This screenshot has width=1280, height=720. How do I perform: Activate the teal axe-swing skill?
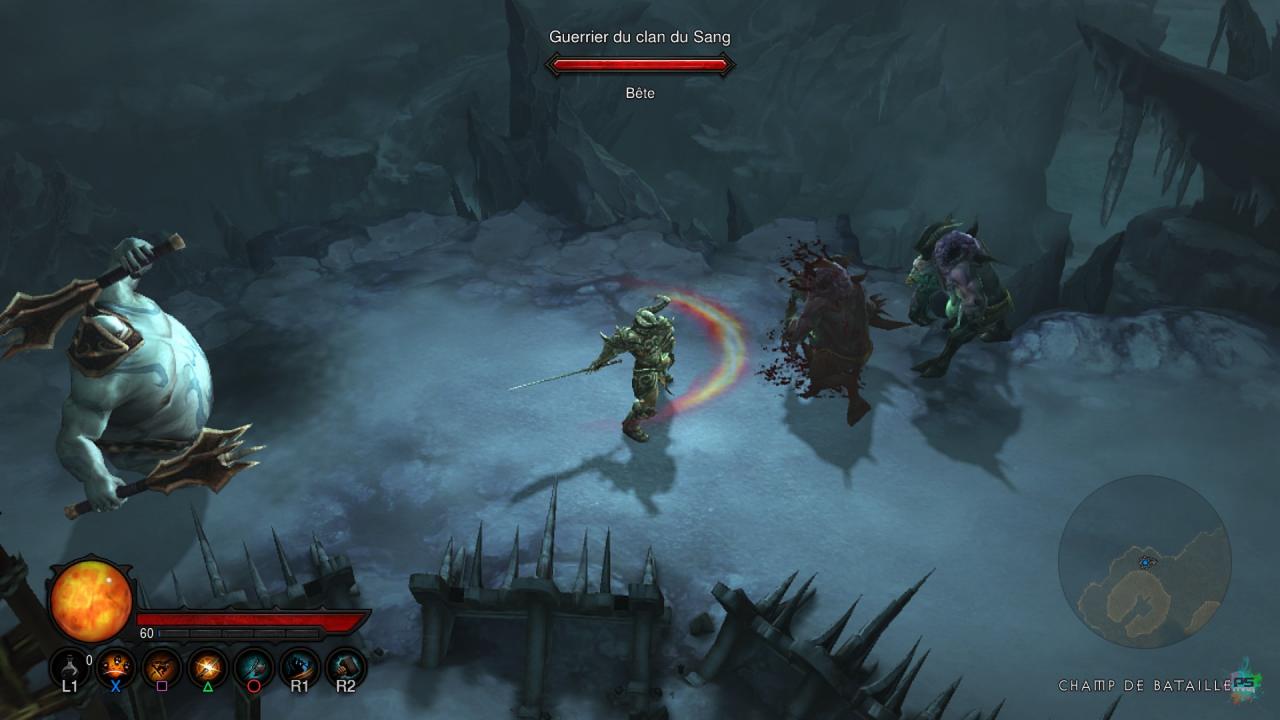pyautogui.click(x=254, y=666)
